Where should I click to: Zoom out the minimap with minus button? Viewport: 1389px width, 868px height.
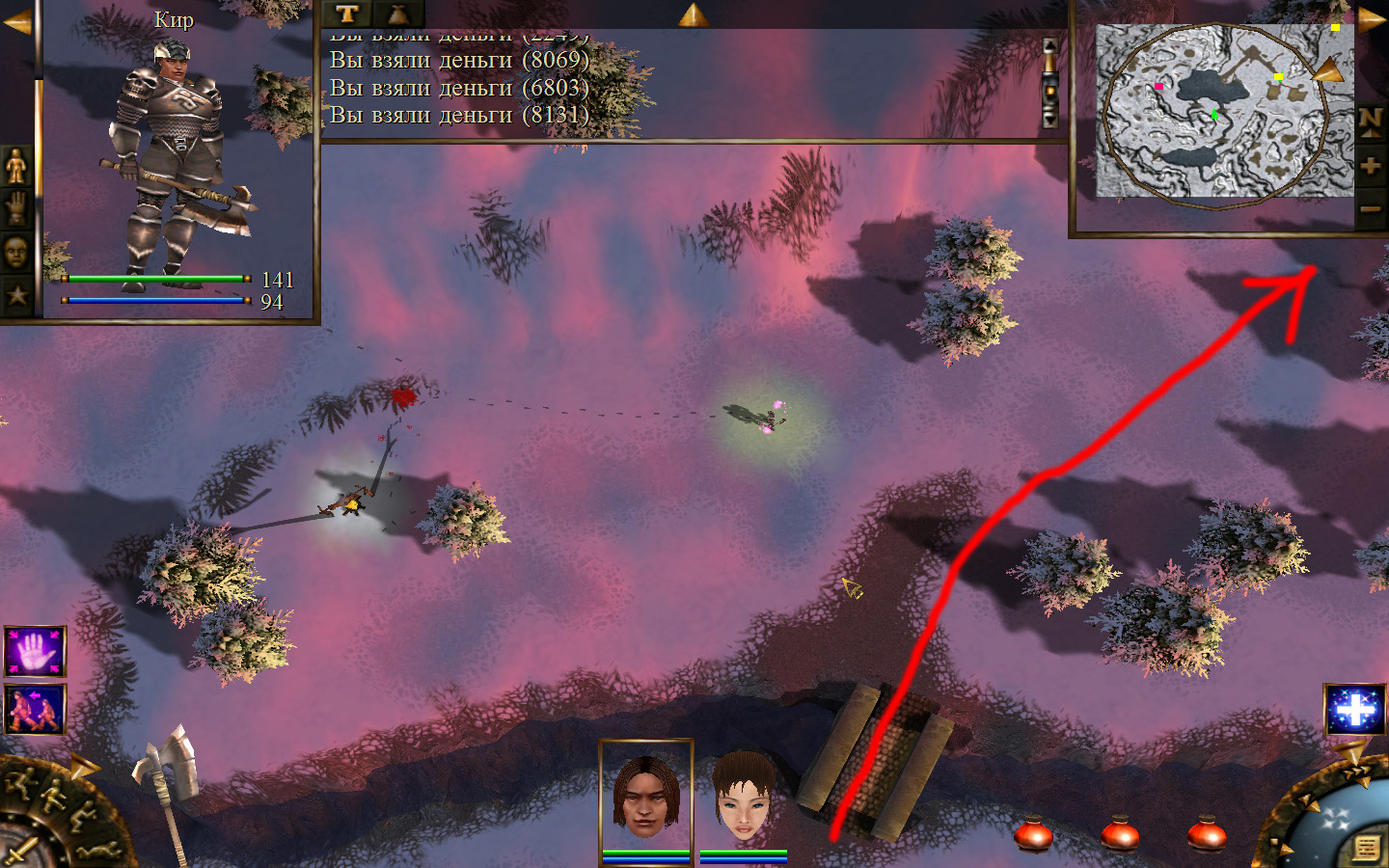point(1371,208)
